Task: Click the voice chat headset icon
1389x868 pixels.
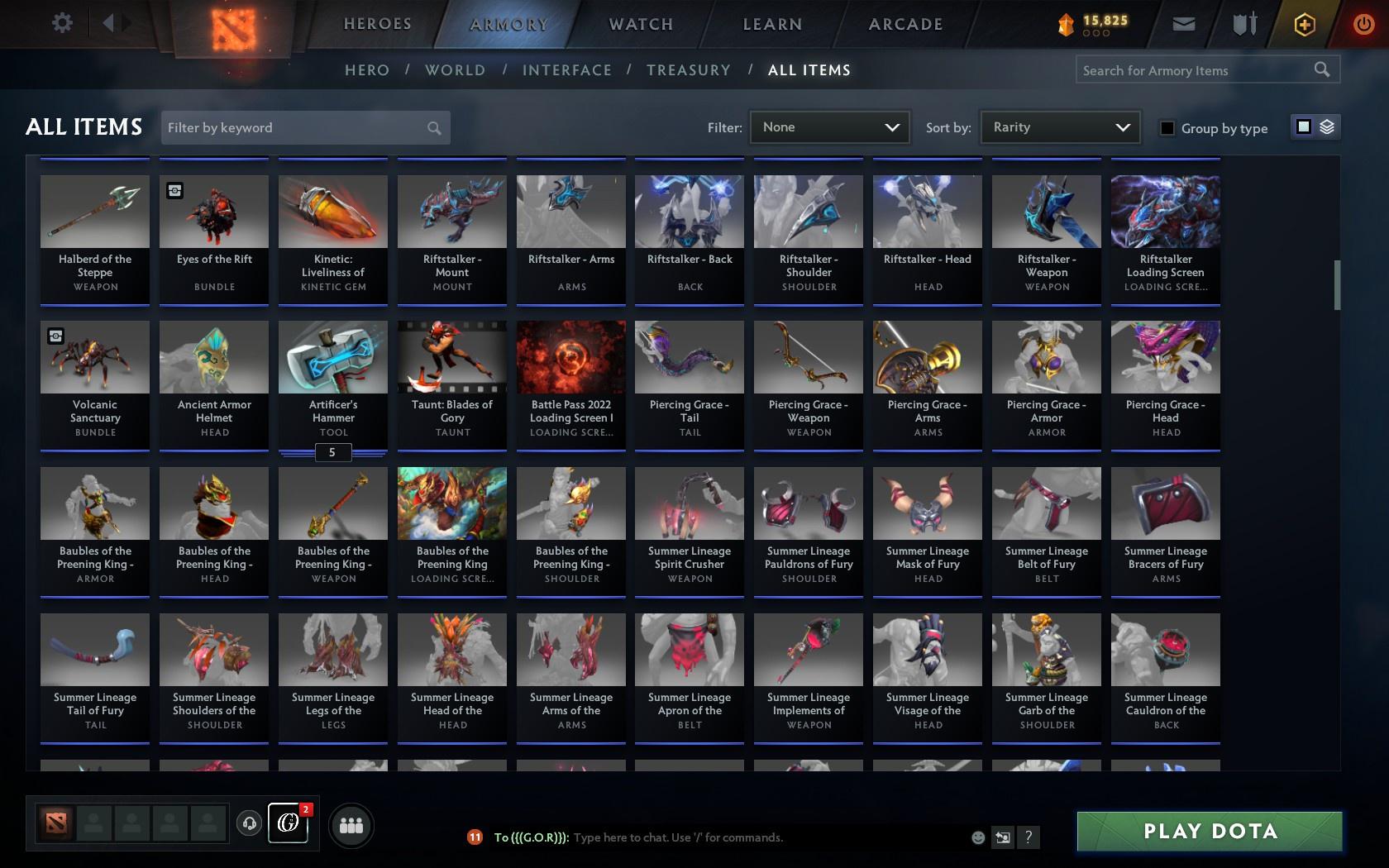Action: (250, 824)
